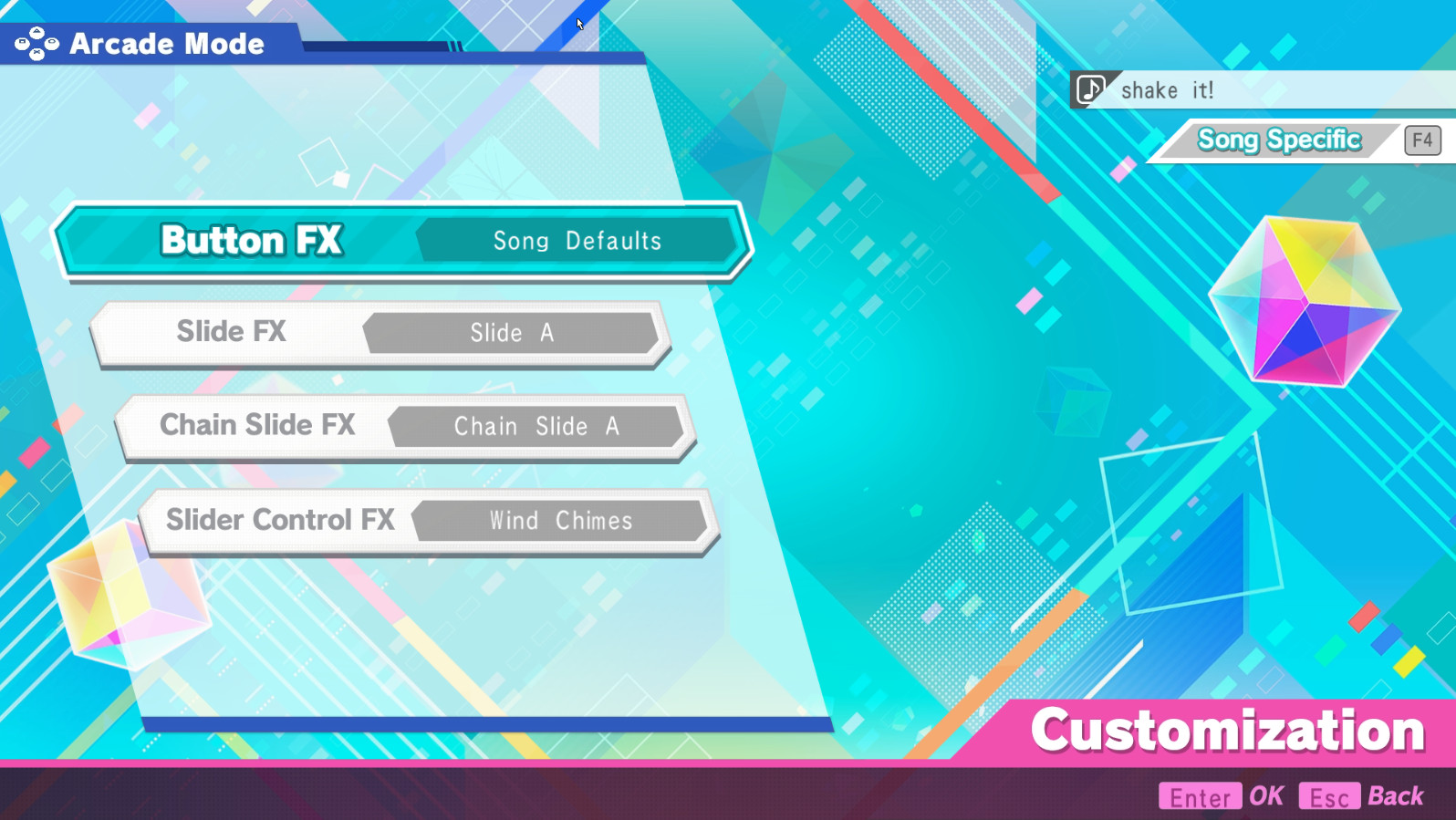
Task: Click the controller icon beside Arcade Mode
Action: point(35,43)
